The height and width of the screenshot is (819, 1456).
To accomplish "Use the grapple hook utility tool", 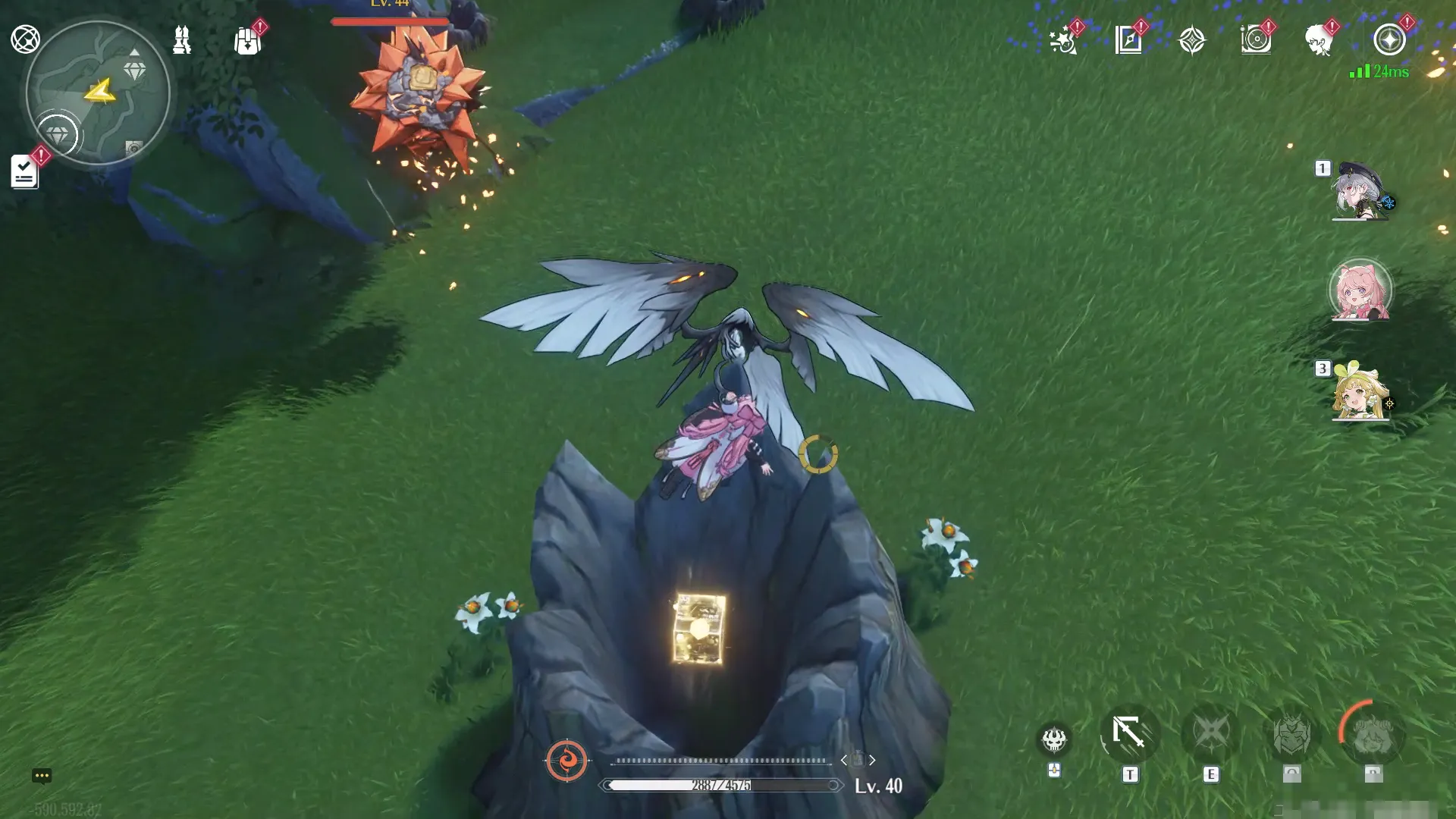I will (1129, 733).
